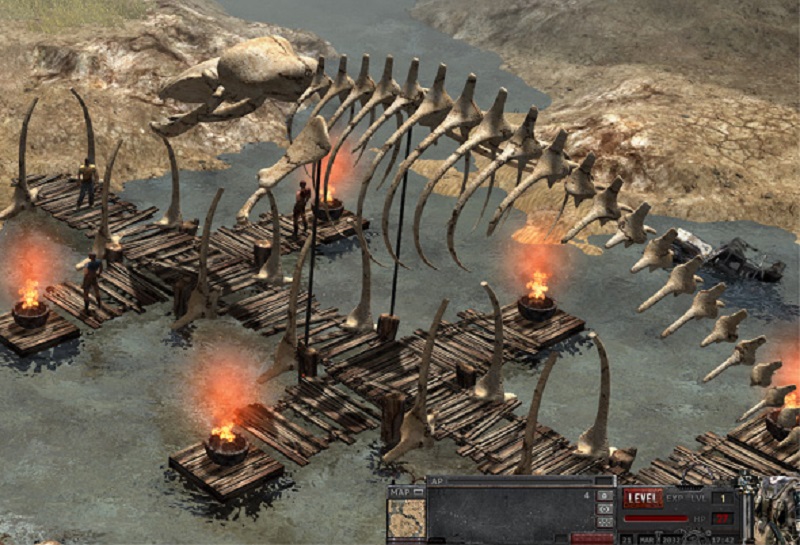Open the minimap thumbnail
This screenshot has width=800, height=545.
tap(406, 519)
